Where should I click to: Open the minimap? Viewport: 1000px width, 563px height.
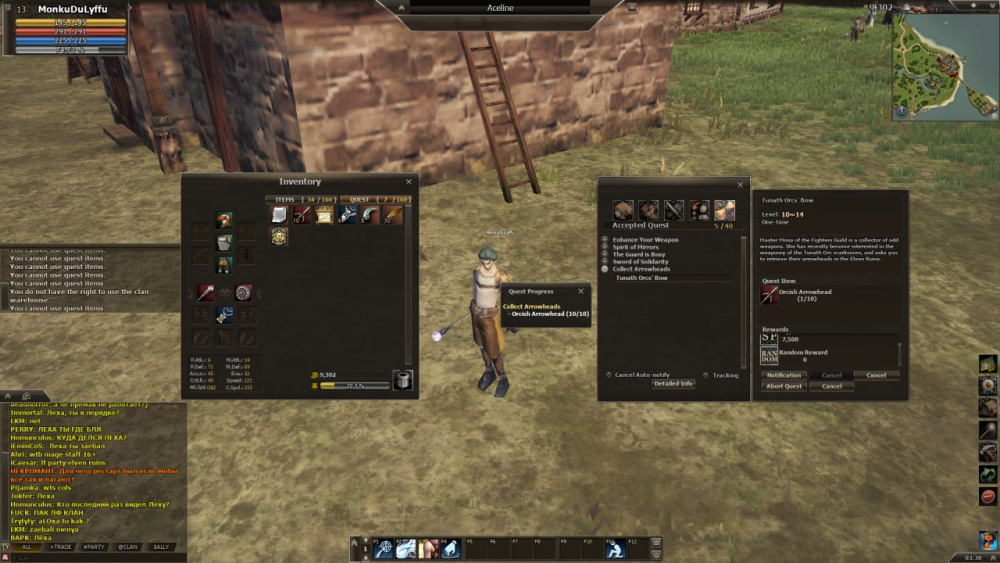[x=945, y=66]
